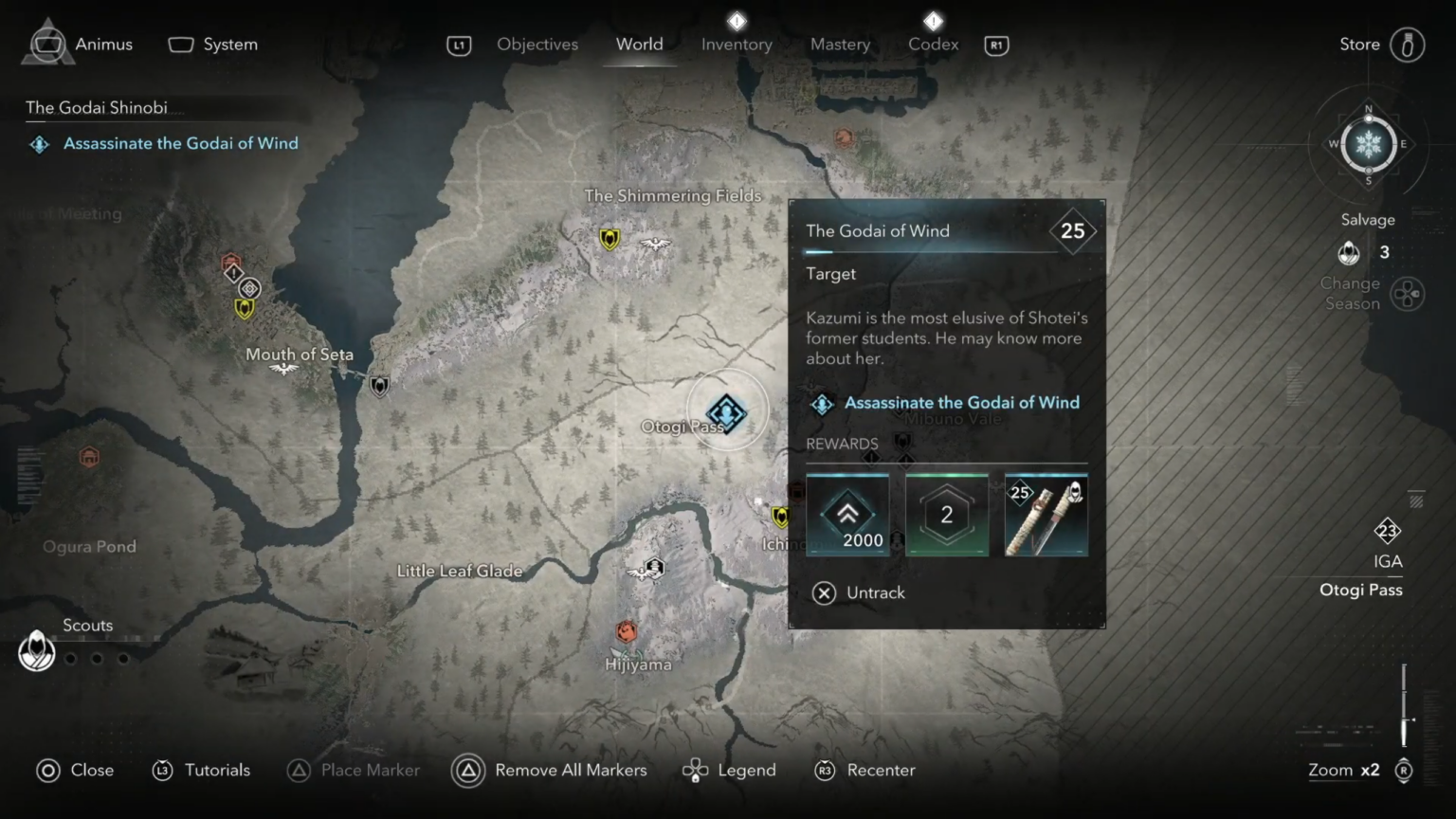Click Remove All Markers
Viewport: 1456px width, 819px height.
[570, 770]
